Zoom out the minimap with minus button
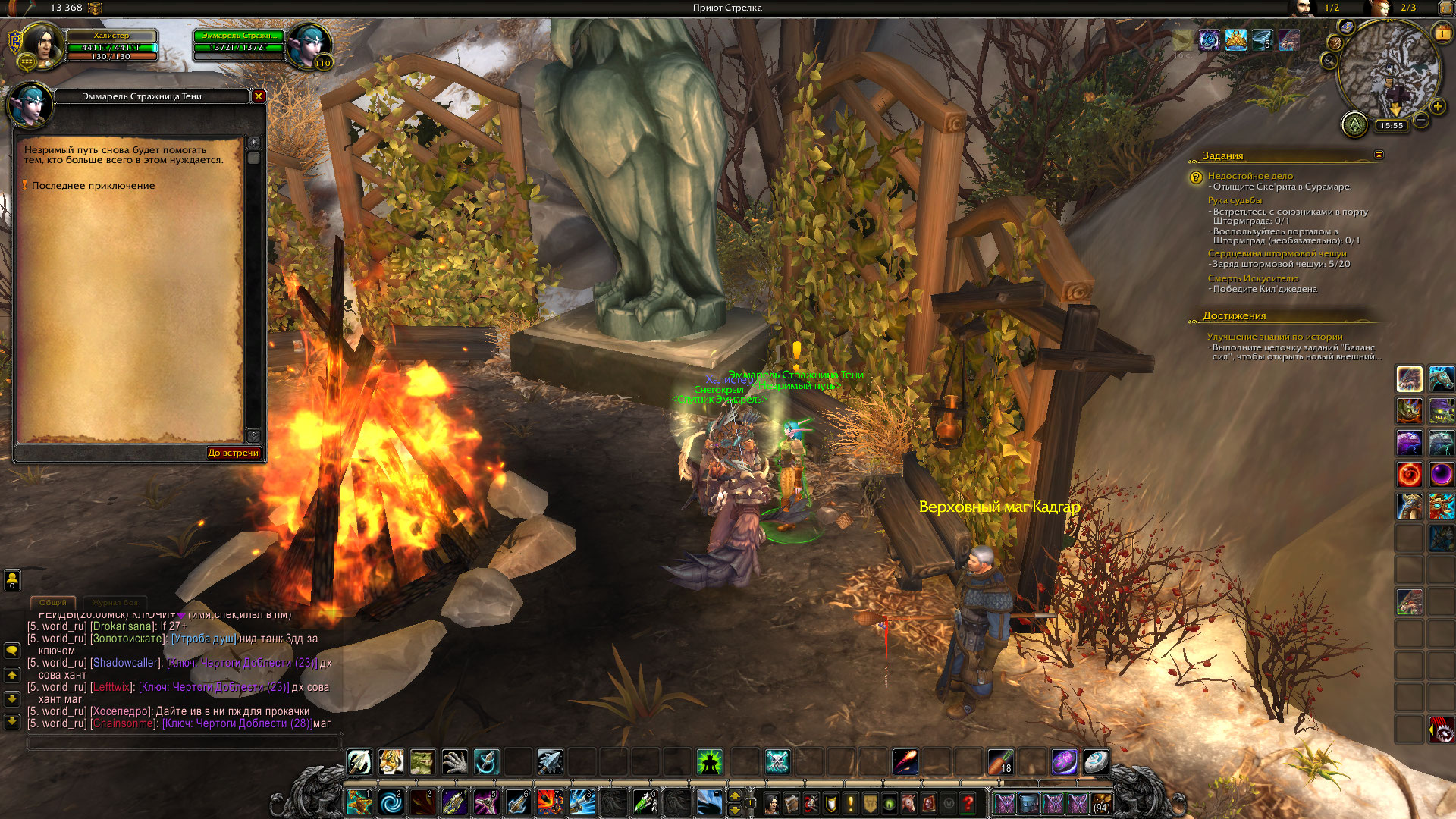Viewport: 1456px width, 819px height. [1421, 120]
